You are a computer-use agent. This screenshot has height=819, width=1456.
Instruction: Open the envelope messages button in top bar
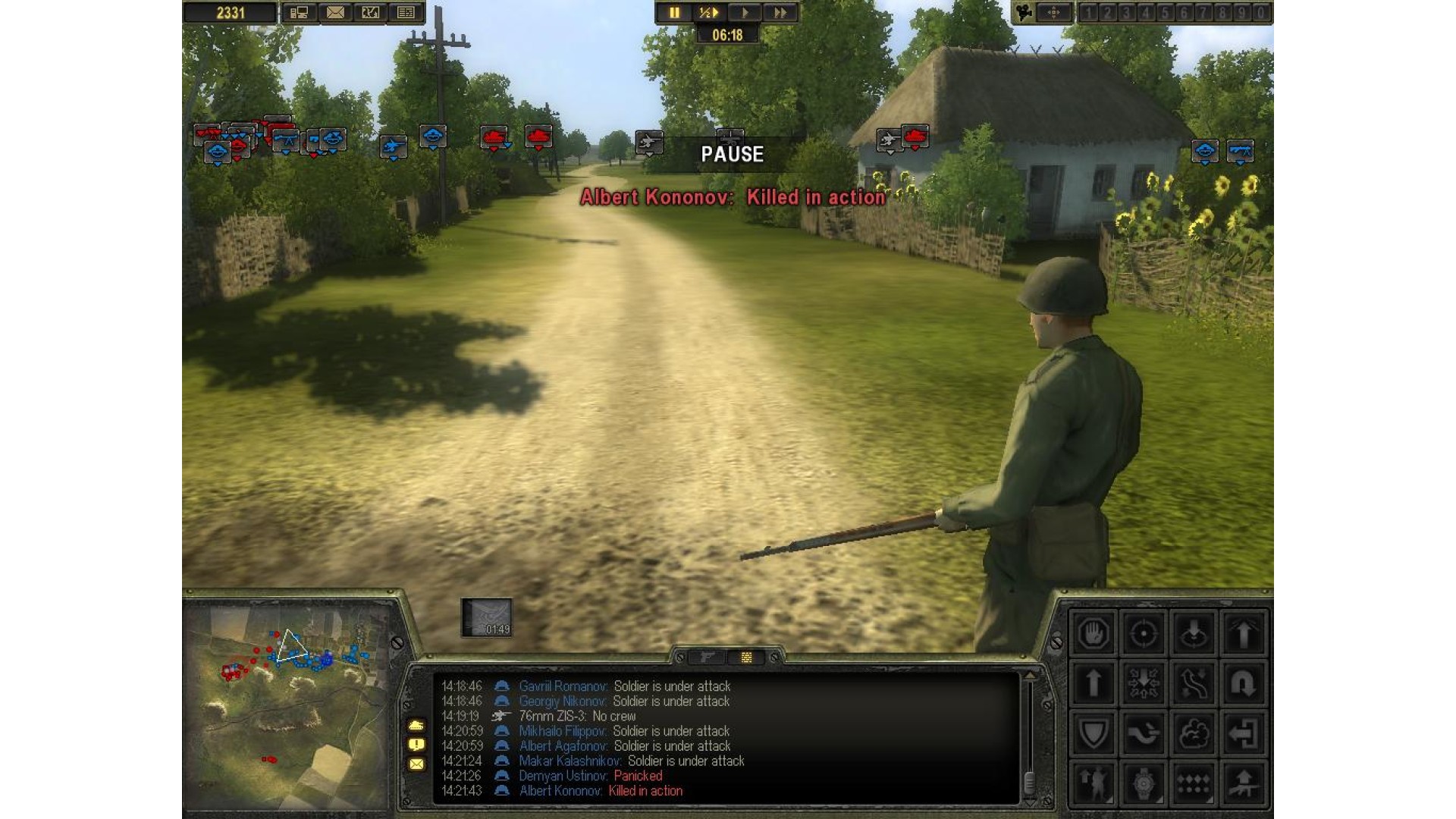pos(335,13)
